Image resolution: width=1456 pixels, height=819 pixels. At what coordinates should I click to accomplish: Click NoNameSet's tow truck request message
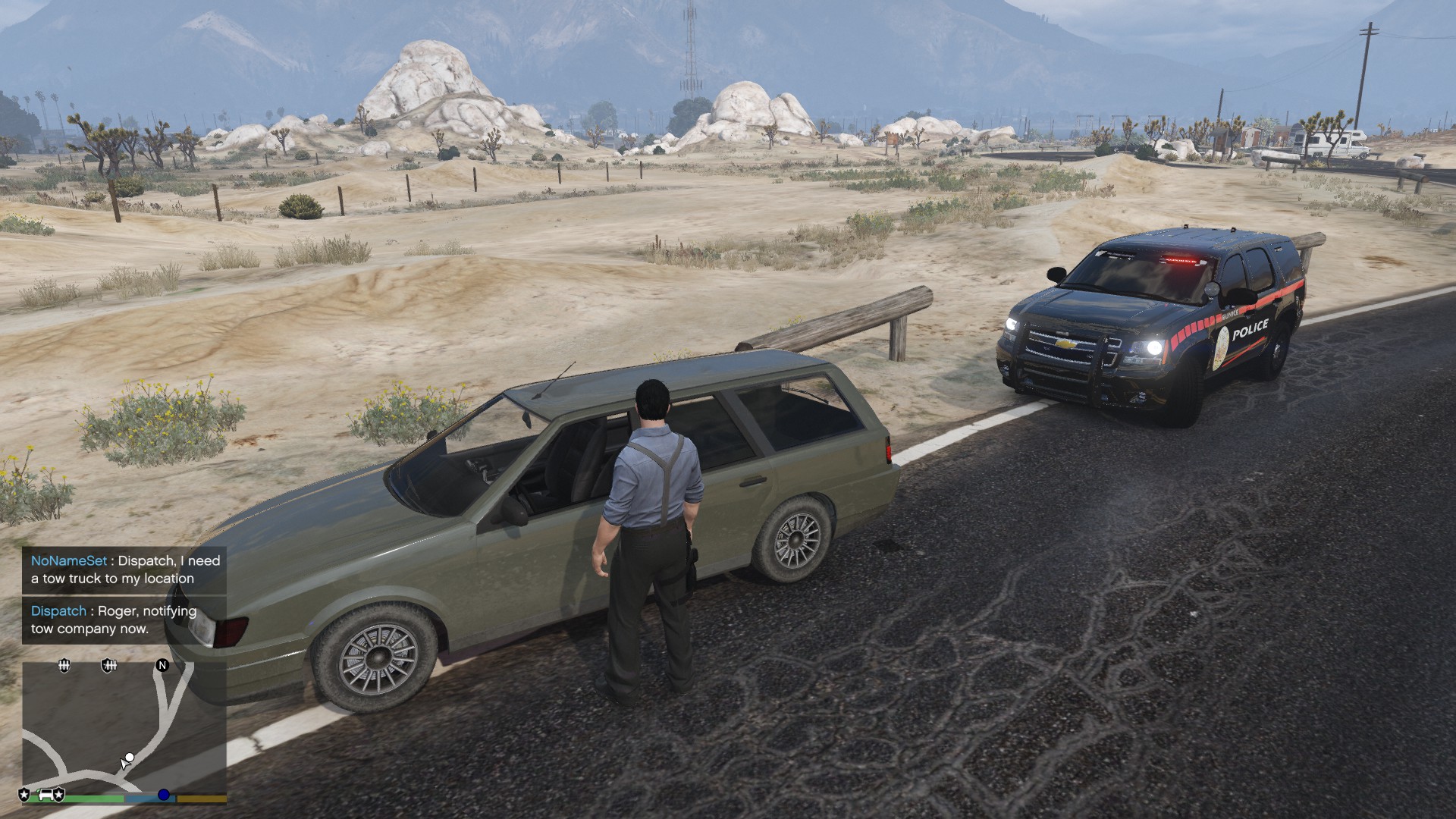tap(125, 570)
